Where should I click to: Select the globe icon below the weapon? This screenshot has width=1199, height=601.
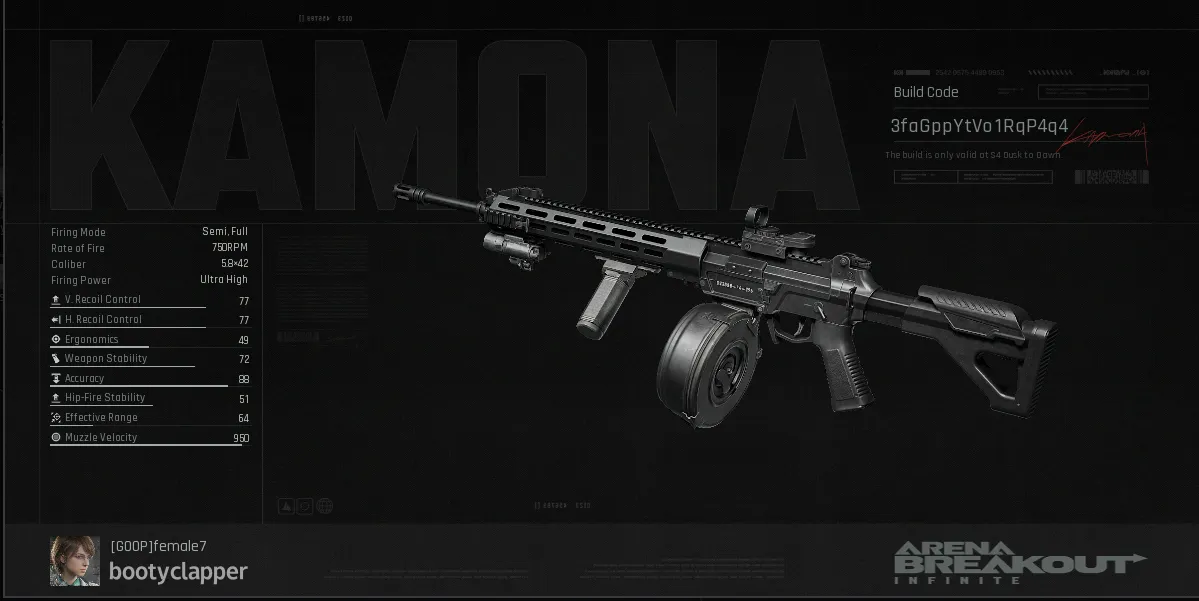pyautogui.click(x=325, y=506)
